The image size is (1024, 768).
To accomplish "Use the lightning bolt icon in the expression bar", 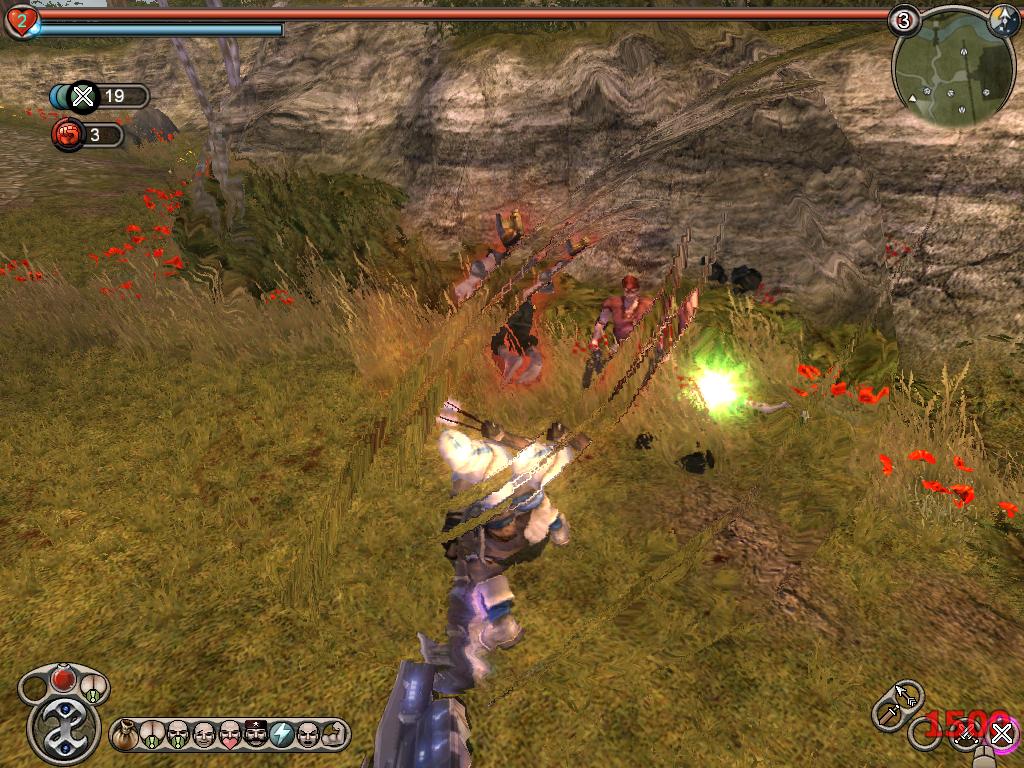I will tap(282, 735).
